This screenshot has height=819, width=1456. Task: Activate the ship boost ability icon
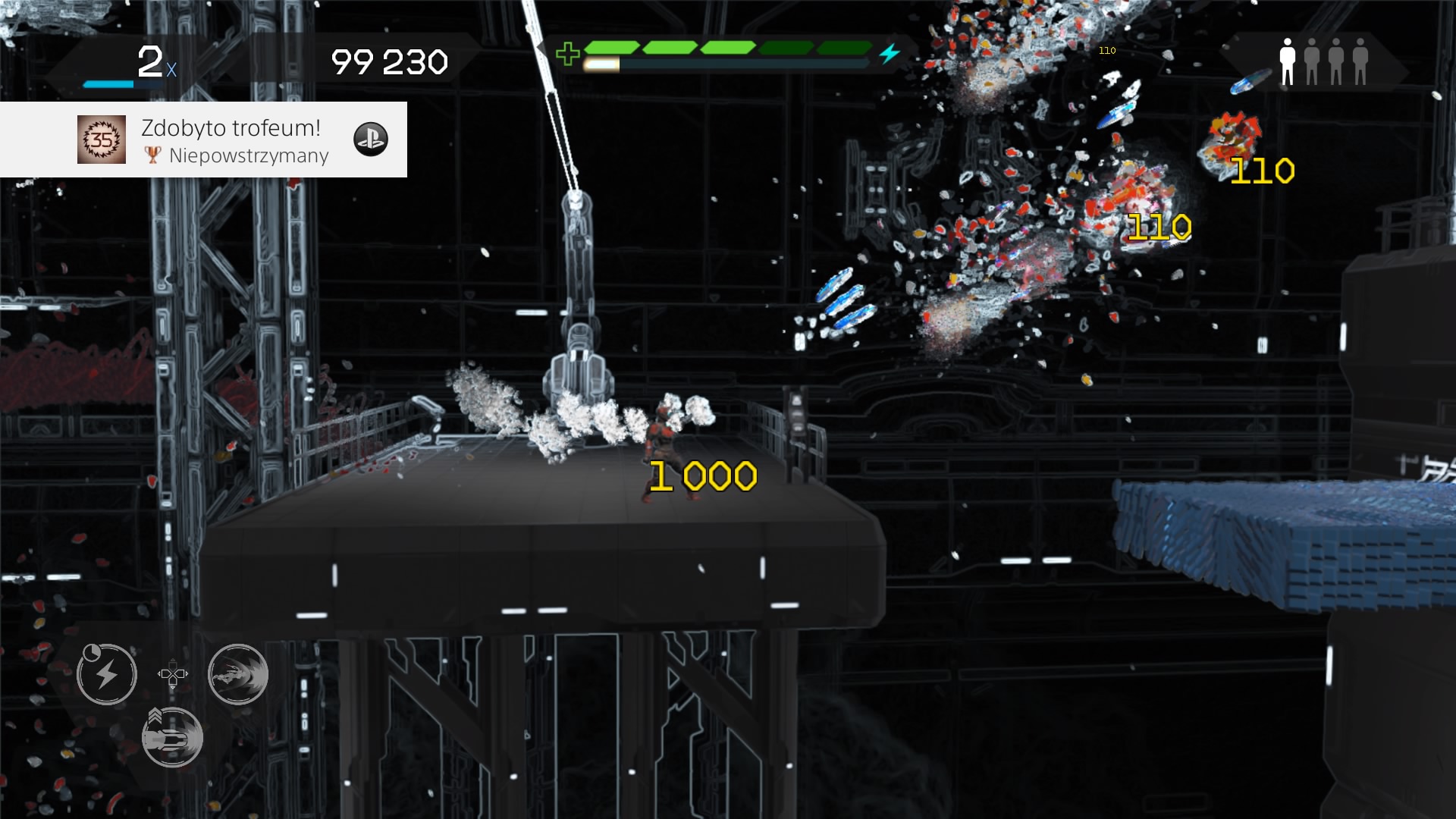pyautogui.click(x=171, y=736)
